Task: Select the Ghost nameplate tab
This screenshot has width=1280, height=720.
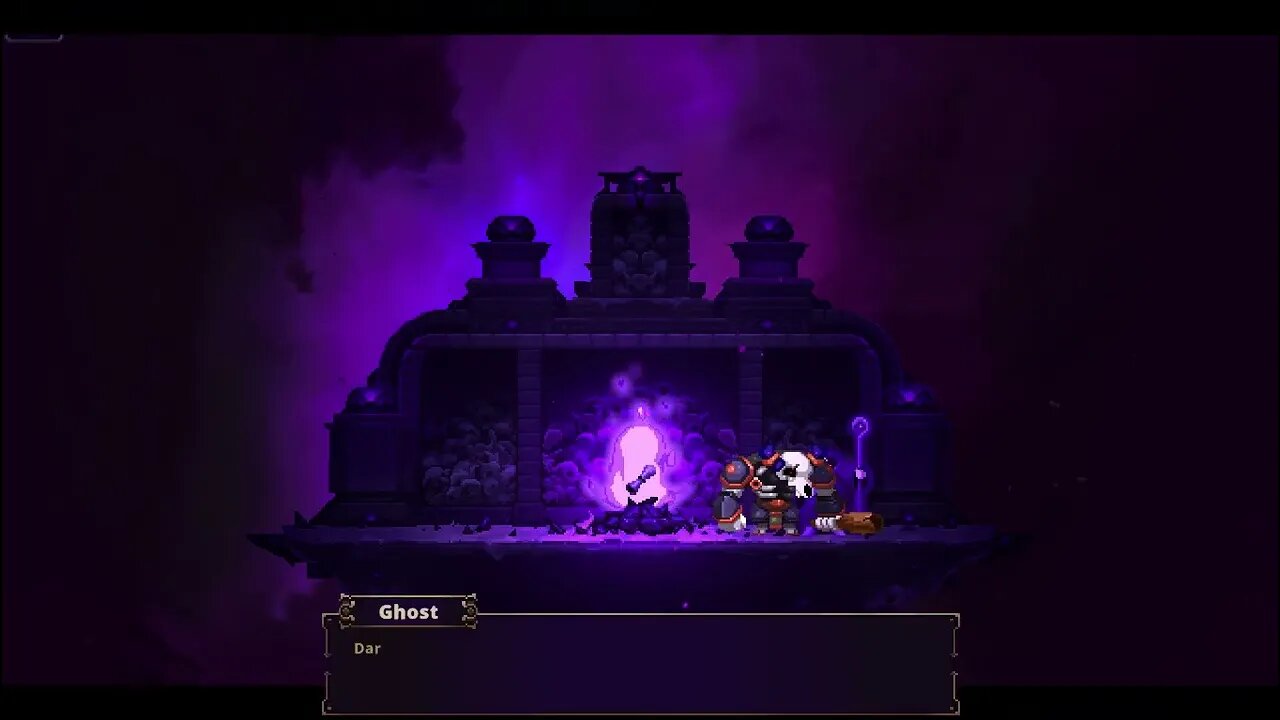Action: pyautogui.click(x=408, y=612)
